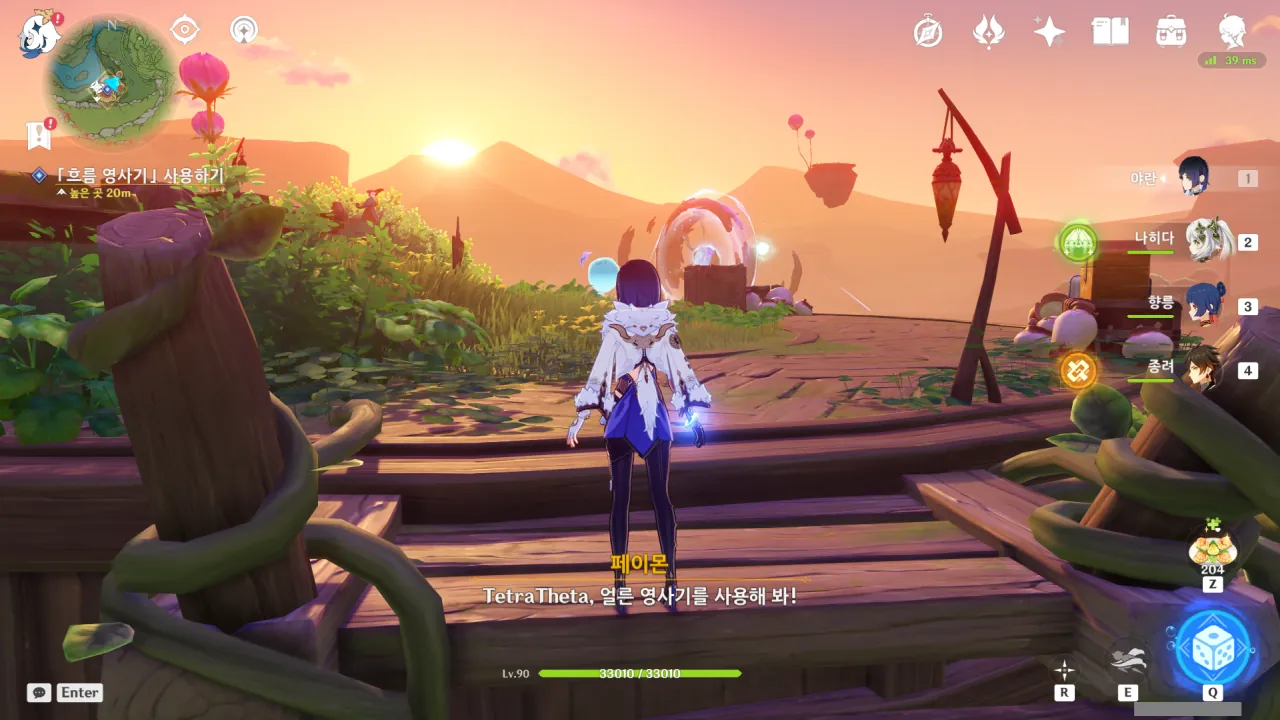
Task: Open the four-point star wish icon
Action: tap(1049, 32)
